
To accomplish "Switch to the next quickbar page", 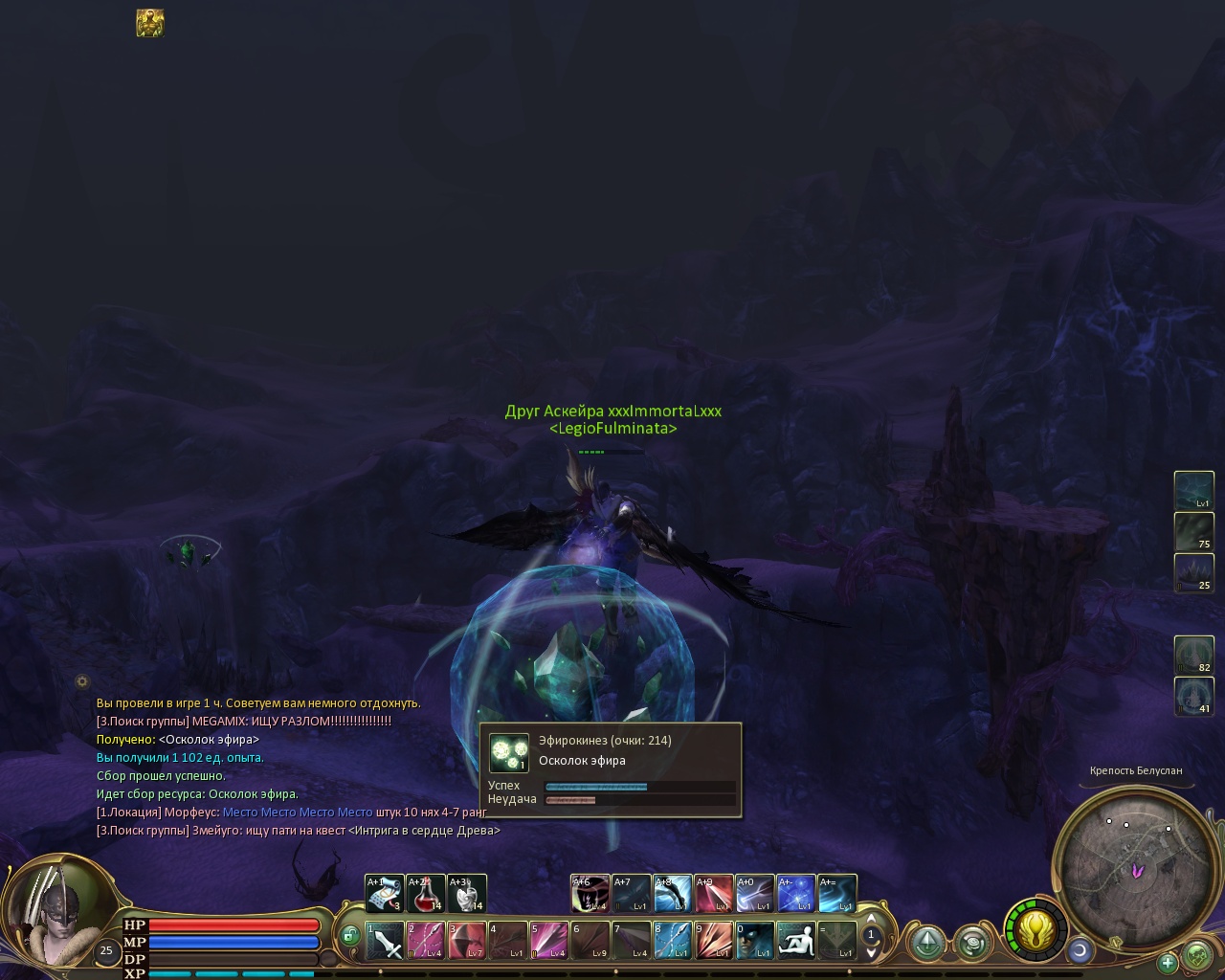I will tap(871, 952).
